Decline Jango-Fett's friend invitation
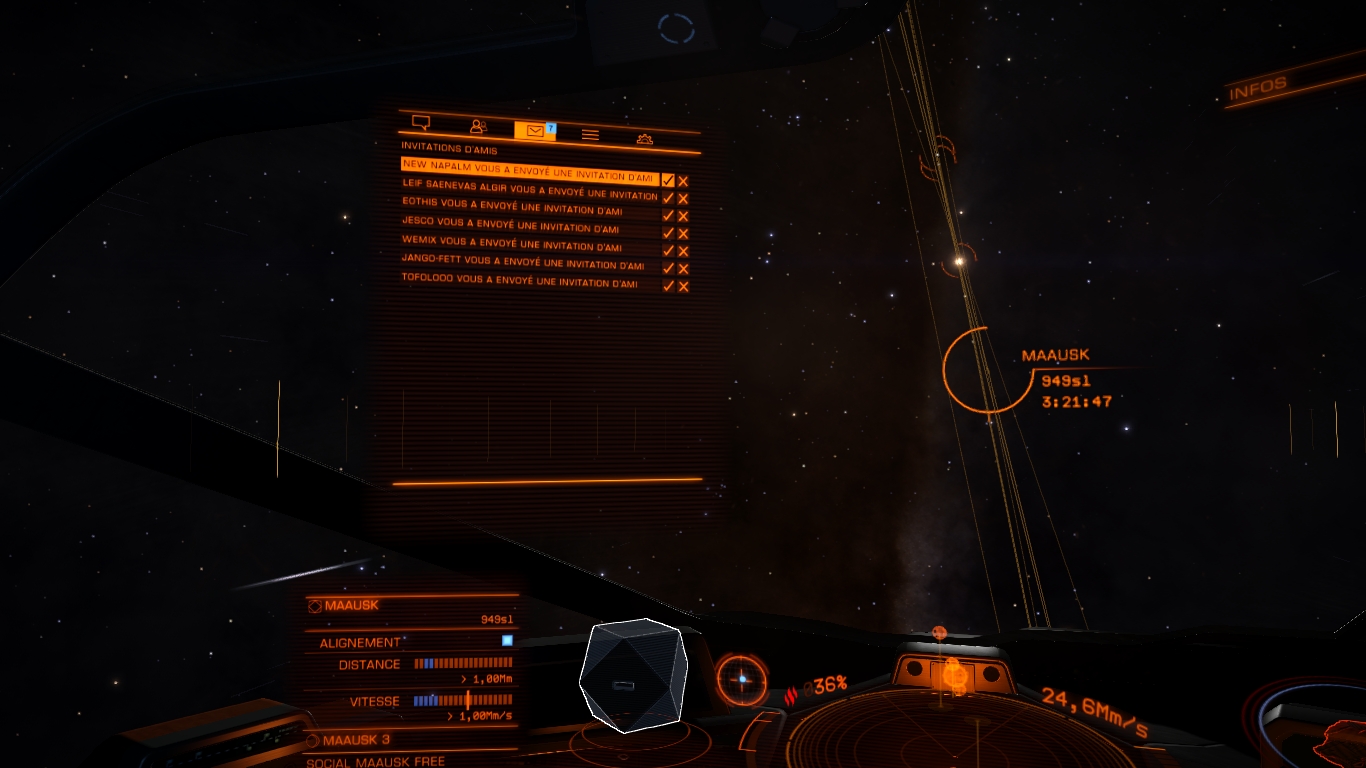Screen dimensions: 1366x768 click(x=683, y=269)
